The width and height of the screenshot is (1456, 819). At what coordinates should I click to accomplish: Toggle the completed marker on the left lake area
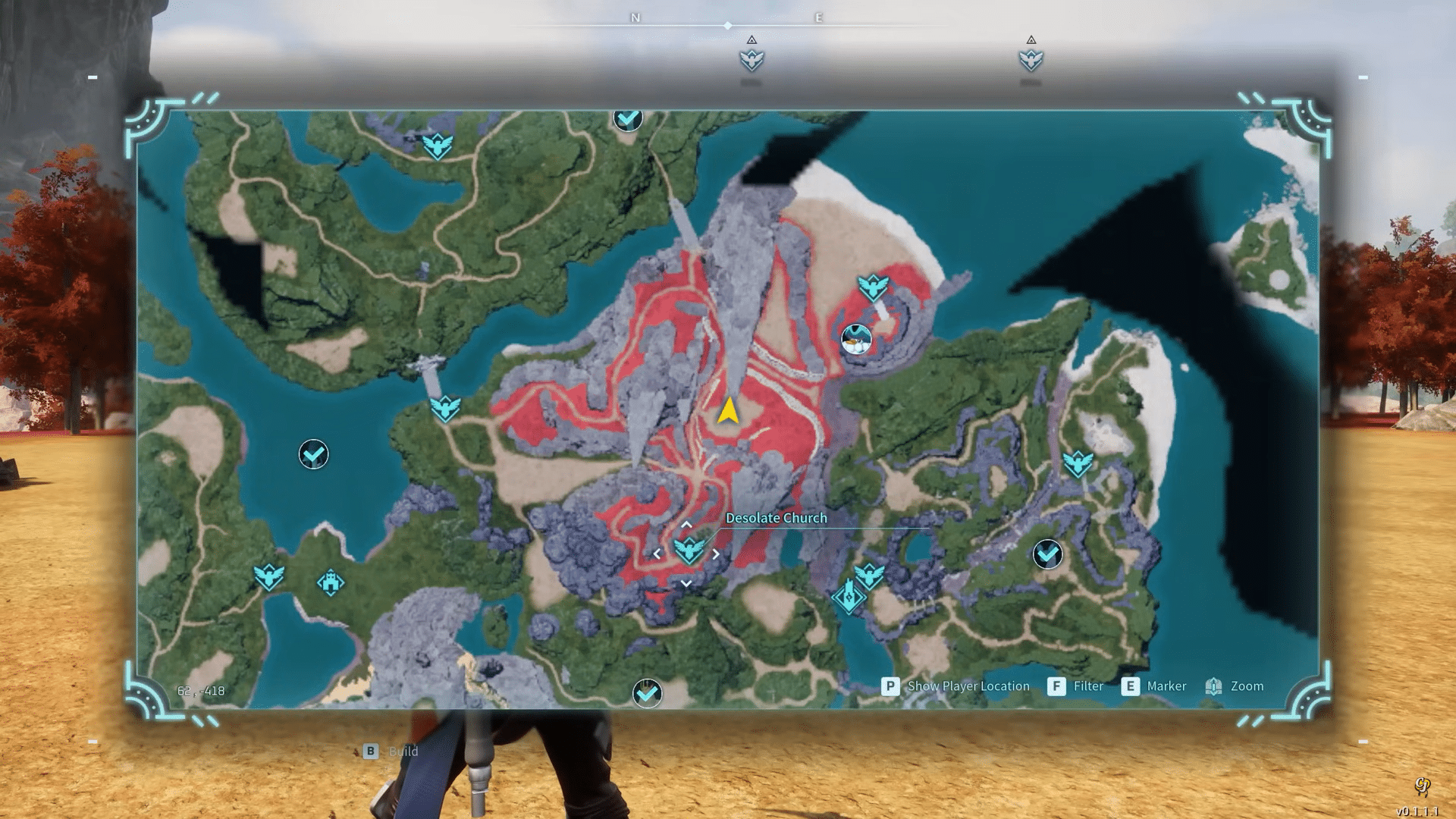313,455
